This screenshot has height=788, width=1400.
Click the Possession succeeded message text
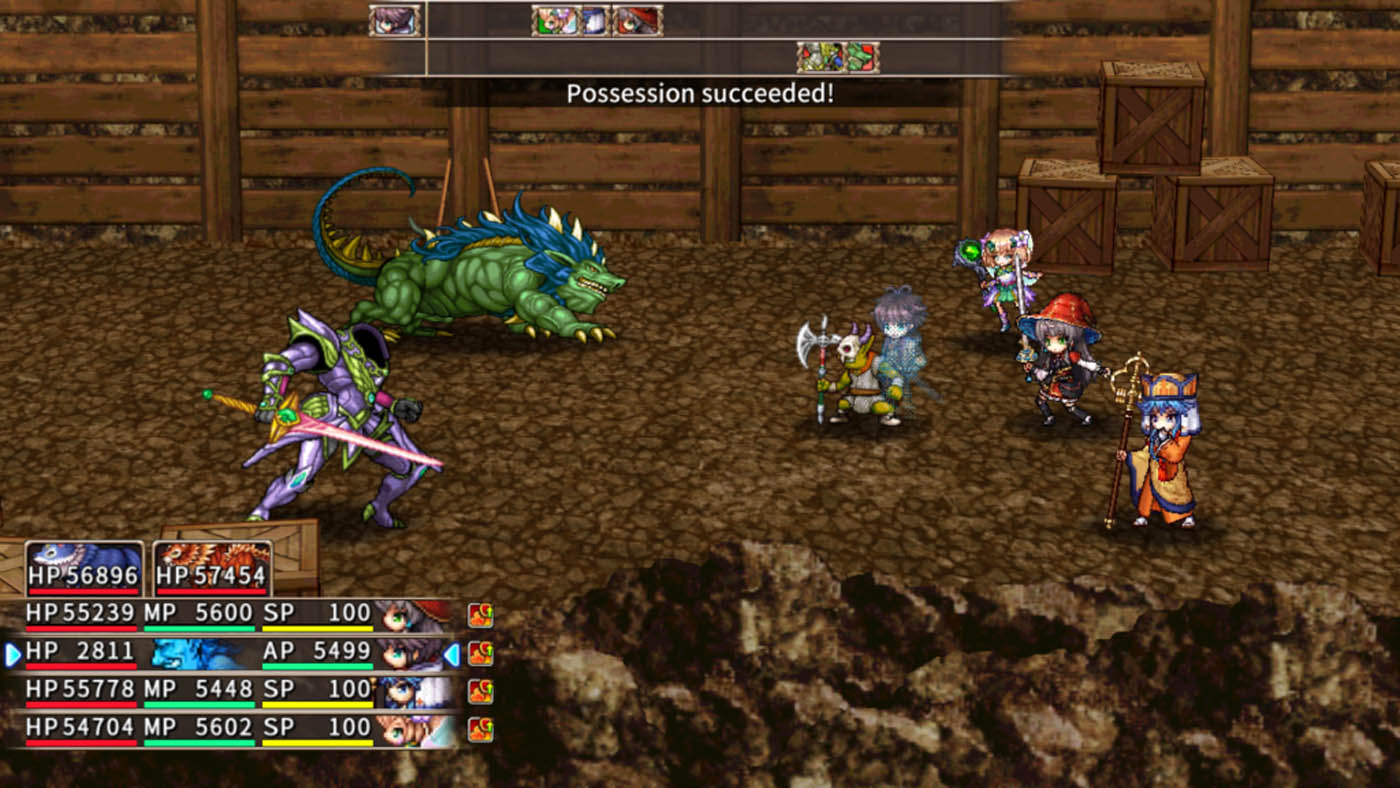click(700, 92)
